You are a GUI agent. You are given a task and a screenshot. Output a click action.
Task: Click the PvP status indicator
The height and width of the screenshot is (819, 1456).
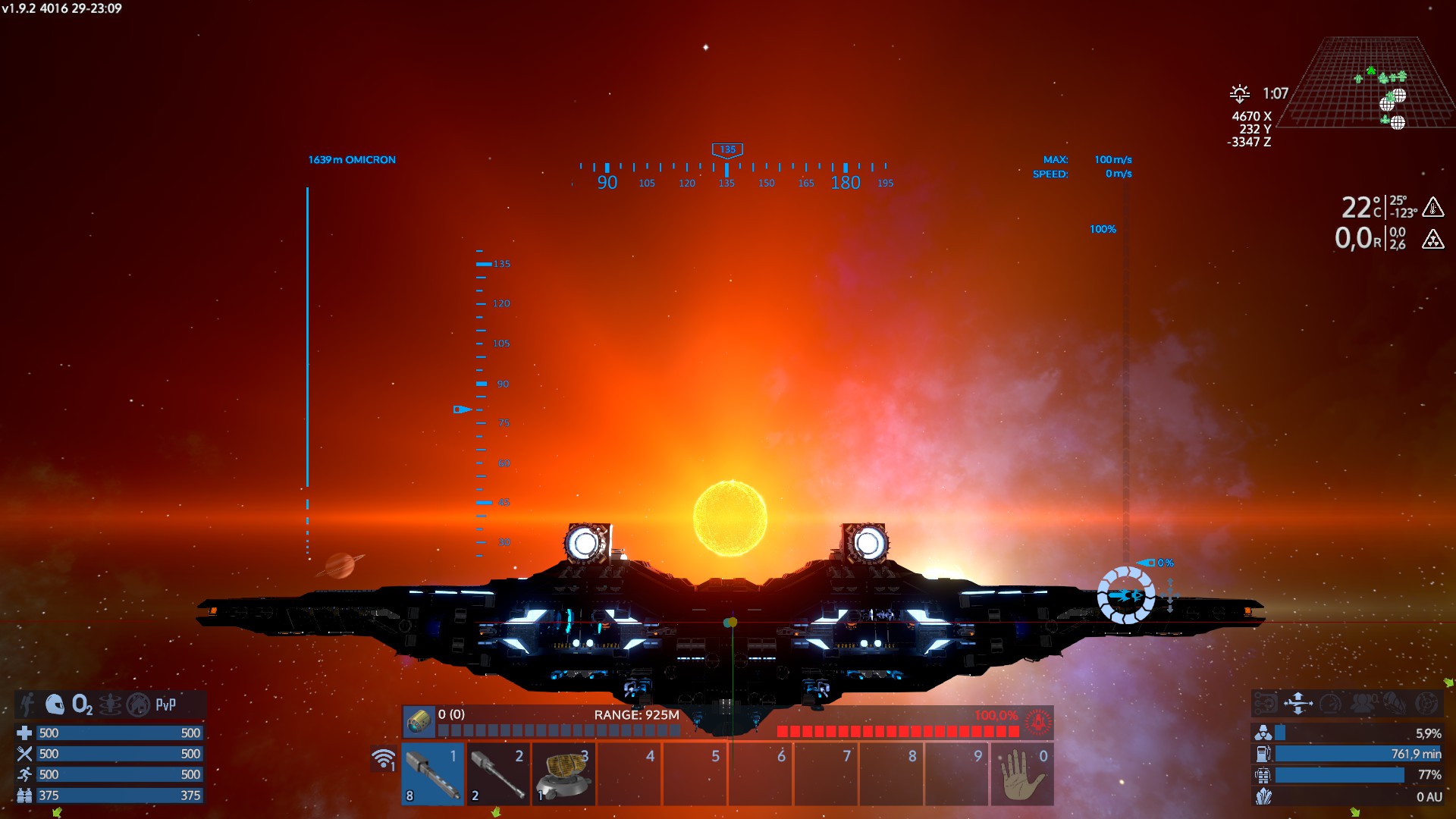(x=165, y=704)
